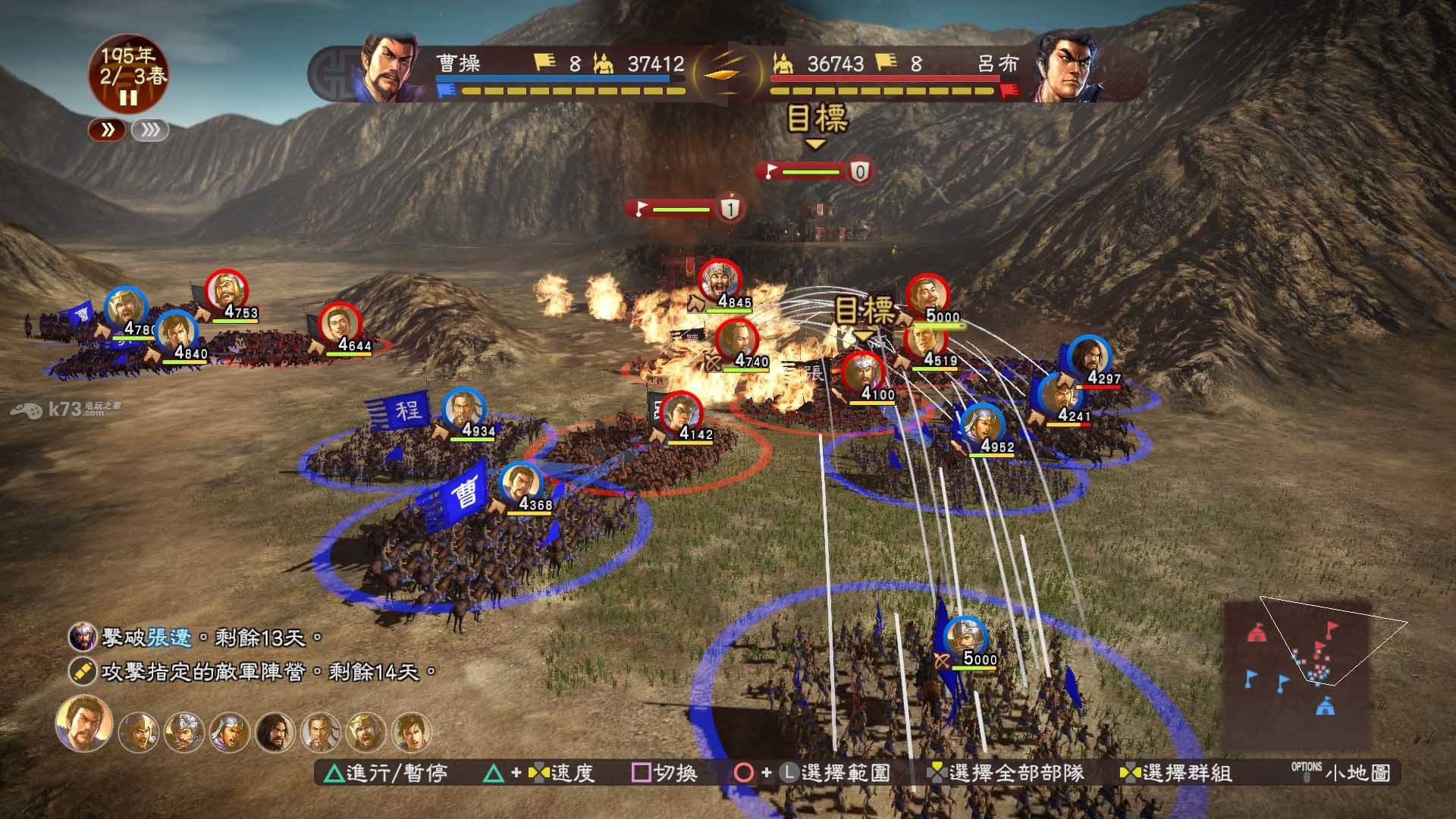The height and width of the screenshot is (819, 1456).
Task: Select the blue unit with 4952 troops
Action: [x=982, y=425]
